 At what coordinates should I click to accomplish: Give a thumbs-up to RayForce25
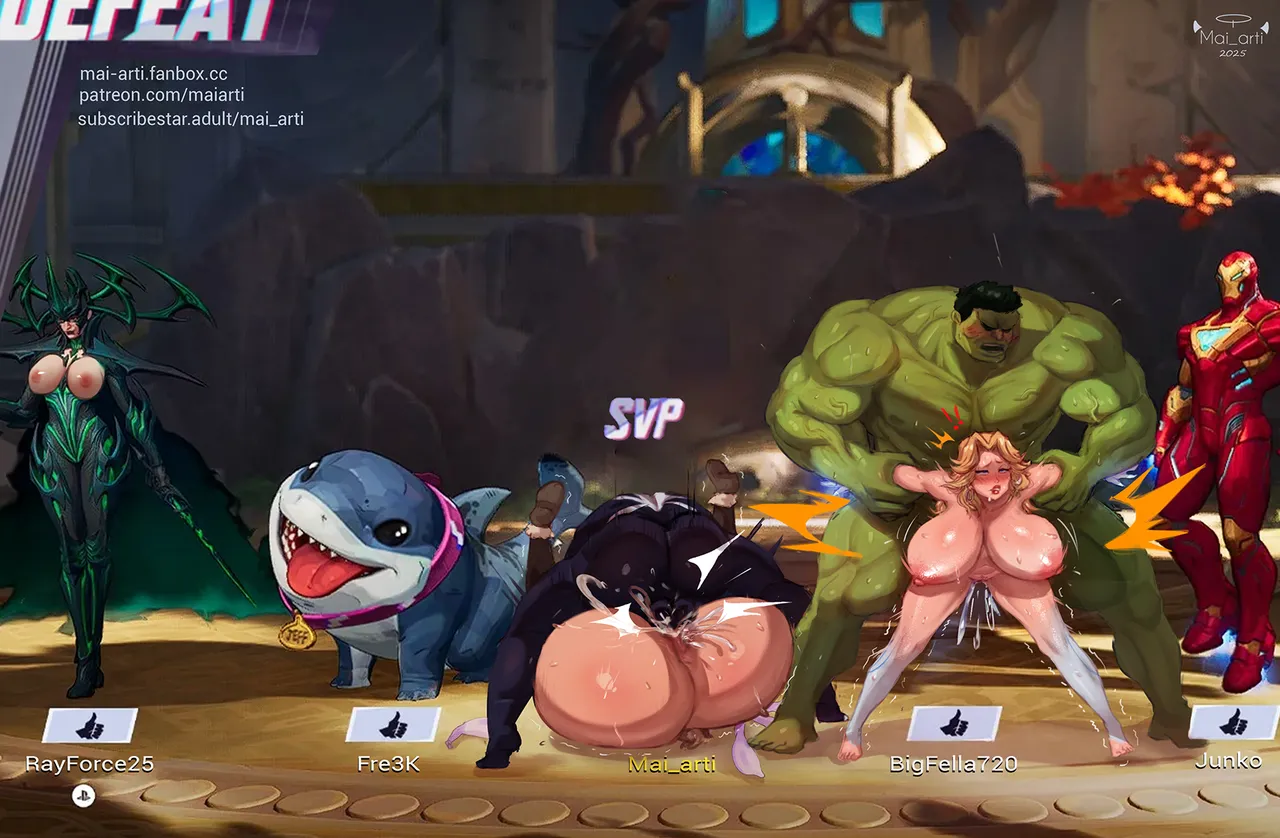point(90,725)
